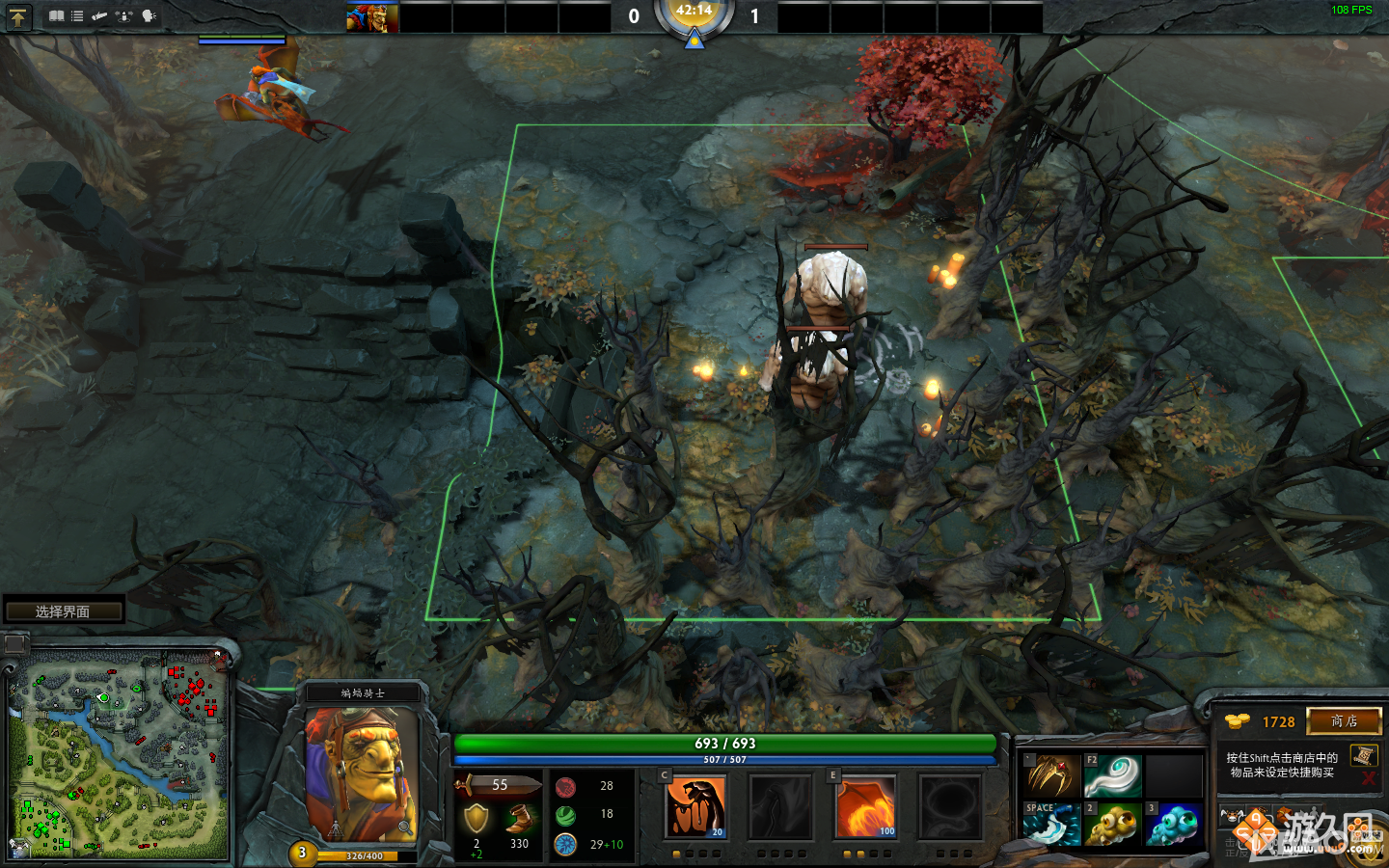Collapse the HUD using the gold arrow button
This screenshot has width=1389, height=868.
point(18,16)
